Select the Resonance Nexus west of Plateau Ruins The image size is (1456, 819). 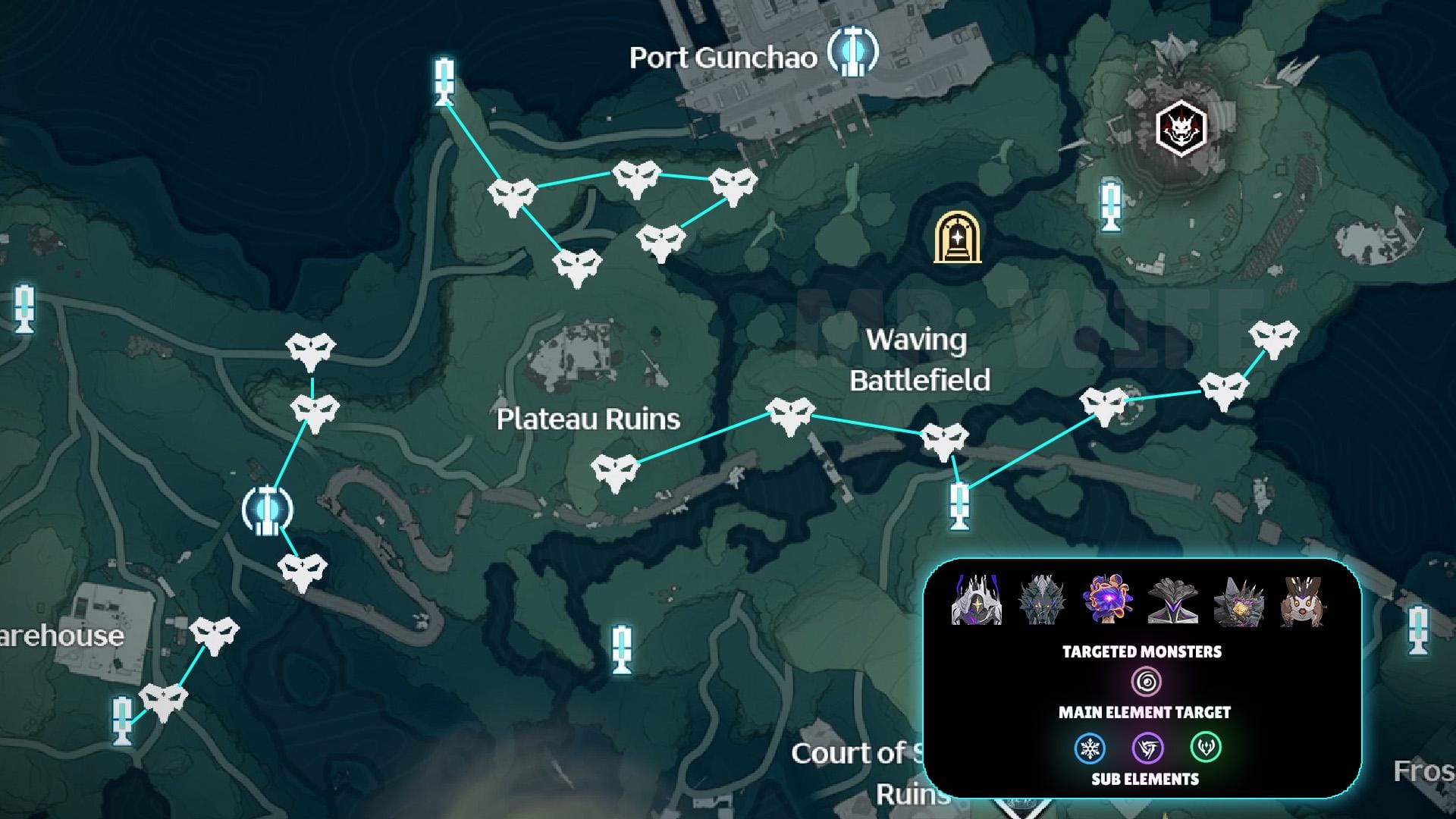coord(267,510)
